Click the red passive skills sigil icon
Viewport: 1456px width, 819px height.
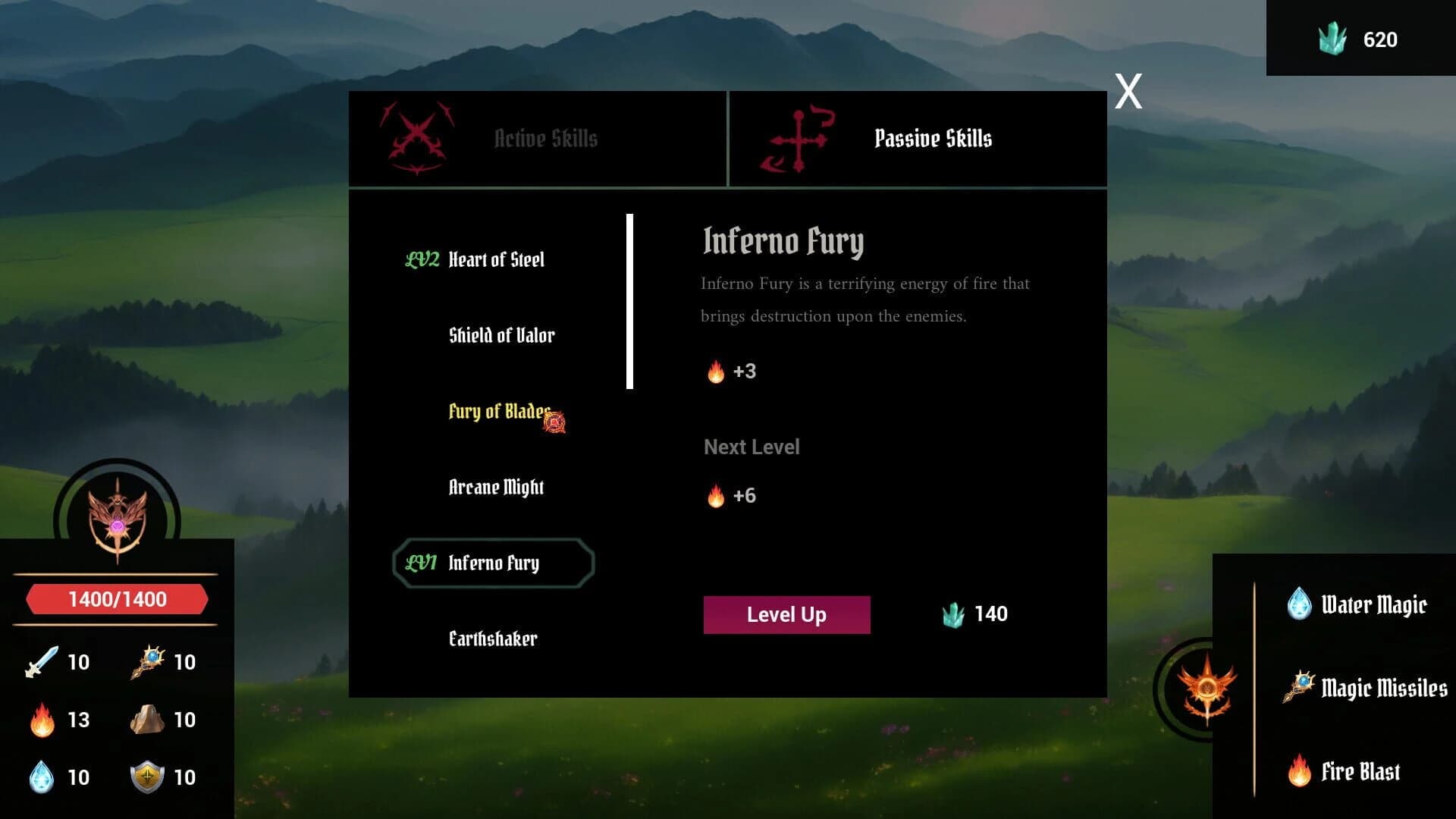point(799,138)
